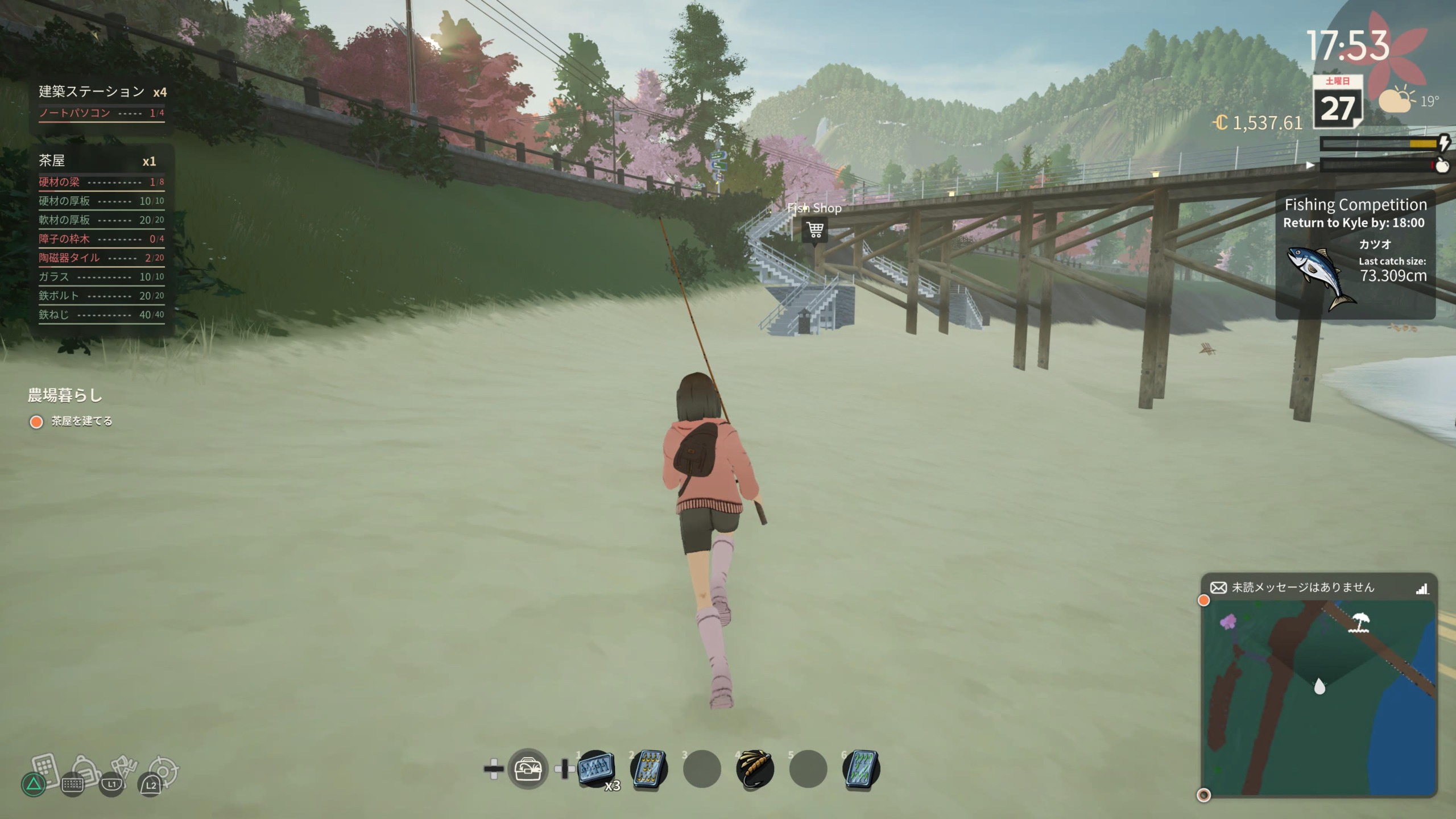
Task: View the Fishing Competition panel
Action: tap(1355, 253)
